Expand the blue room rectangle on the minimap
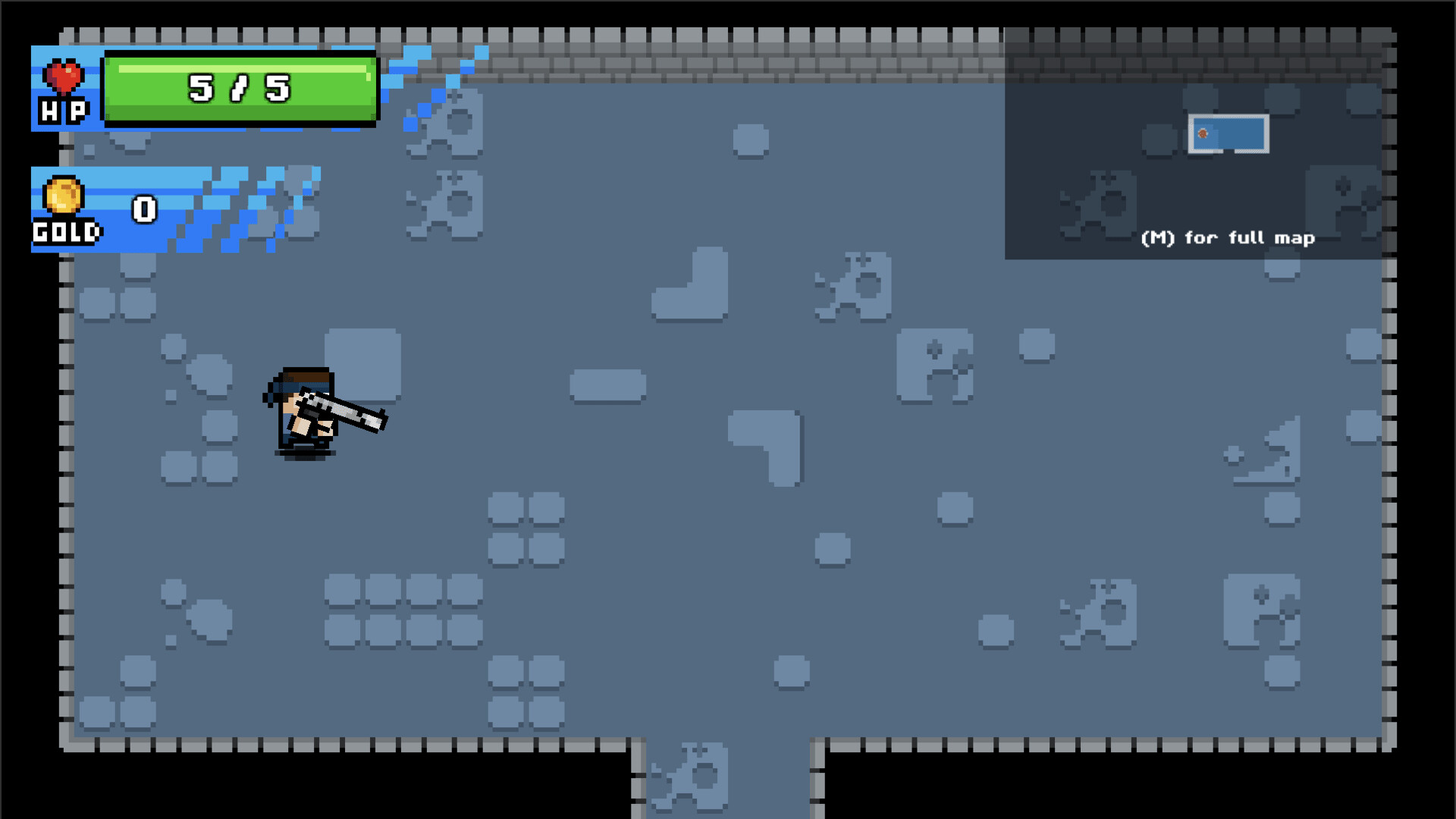This screenshot has height=819, width=1456. pyautogui.click(x=1228, y=133)
